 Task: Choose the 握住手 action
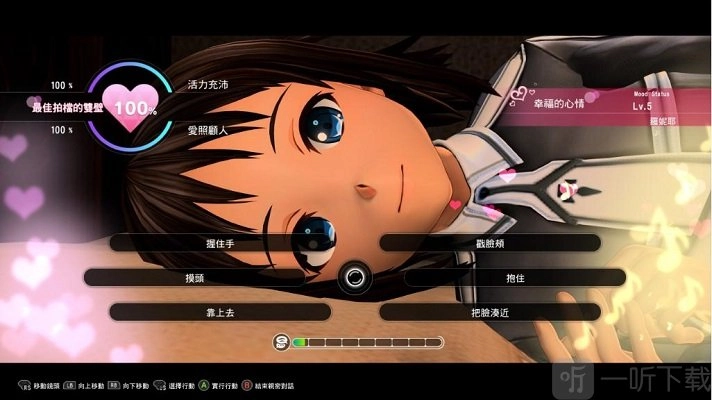(219, 243)
